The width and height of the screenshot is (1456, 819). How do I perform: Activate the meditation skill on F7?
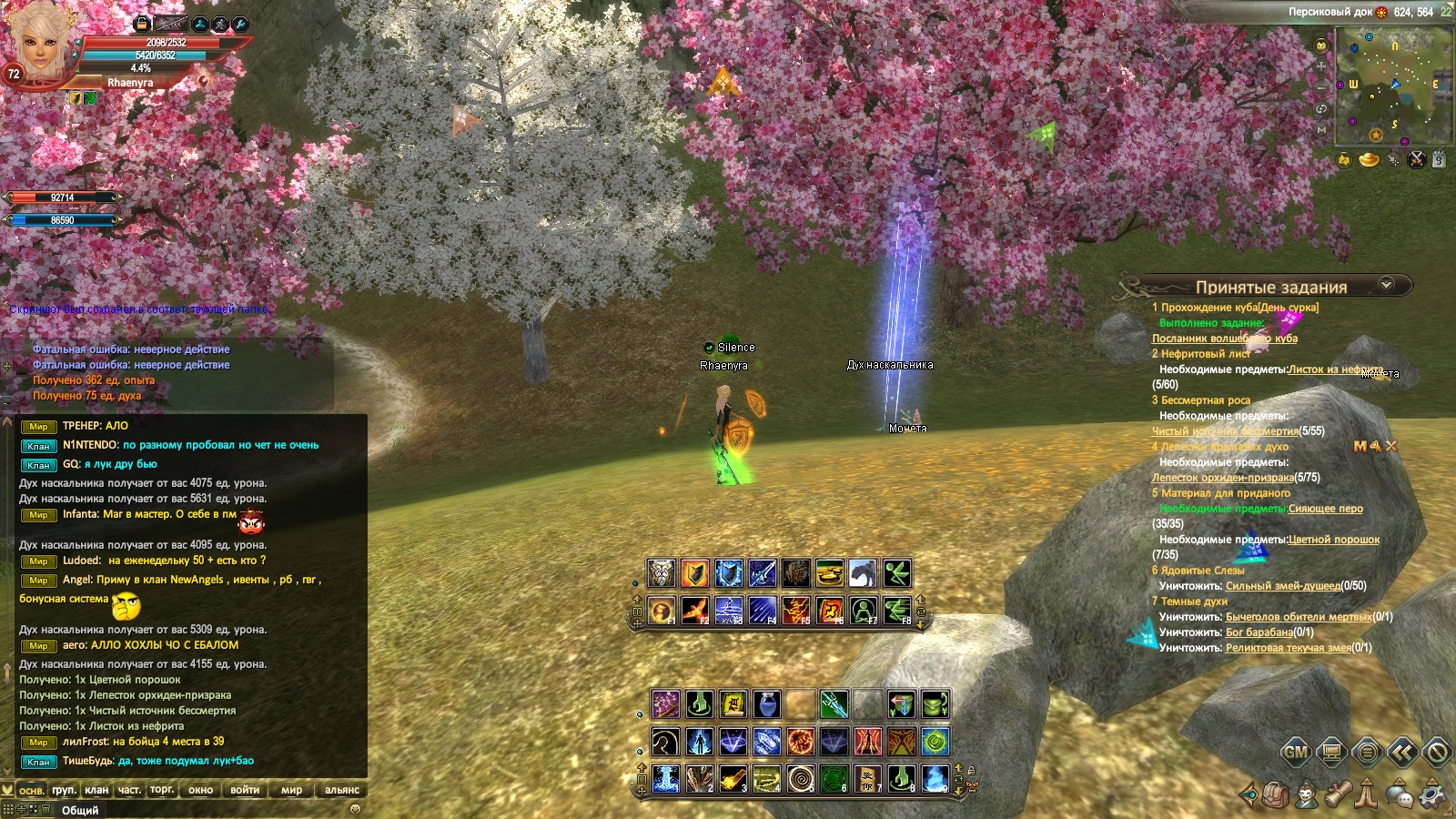point(863,610)
